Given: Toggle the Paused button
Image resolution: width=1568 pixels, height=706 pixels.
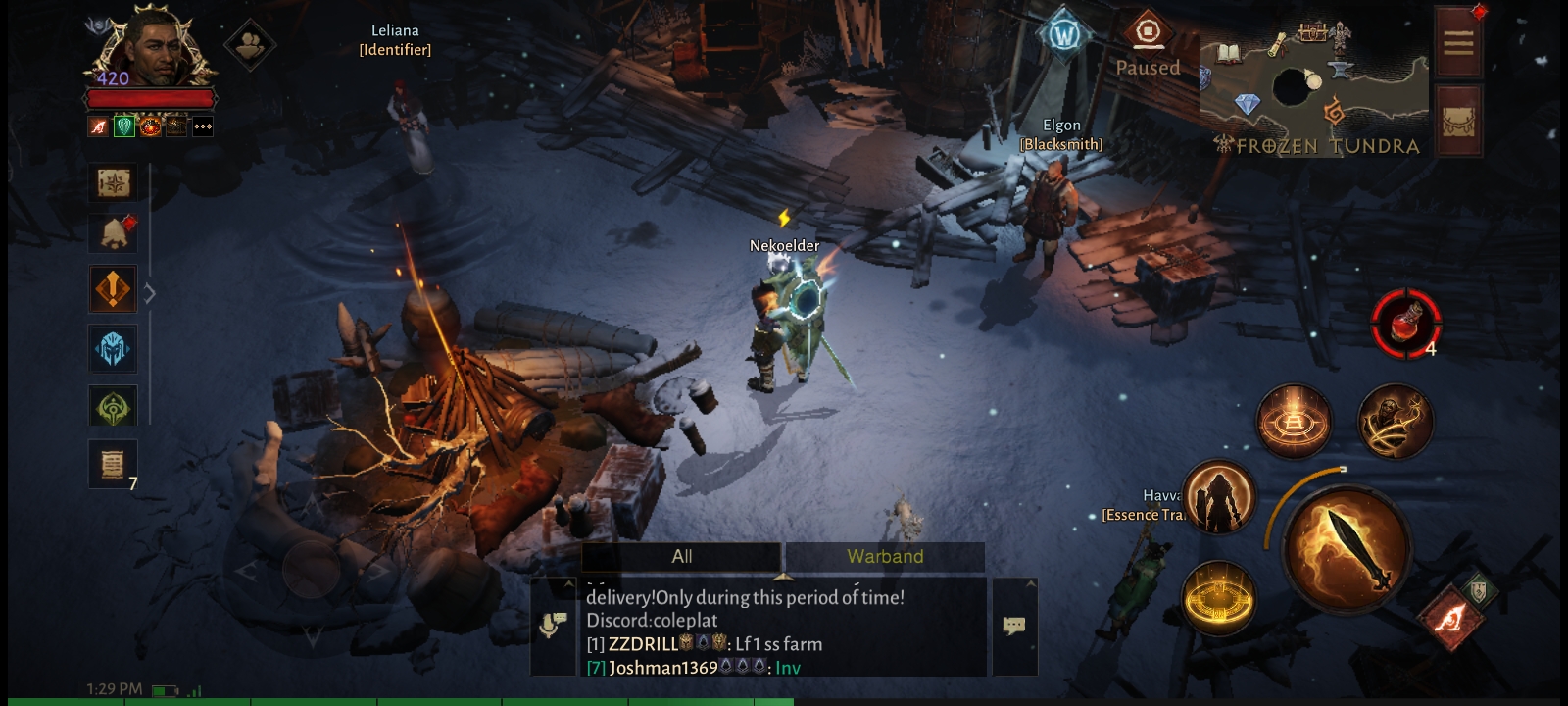Looking at the screenshot, I should click(x=1148, y=44).
